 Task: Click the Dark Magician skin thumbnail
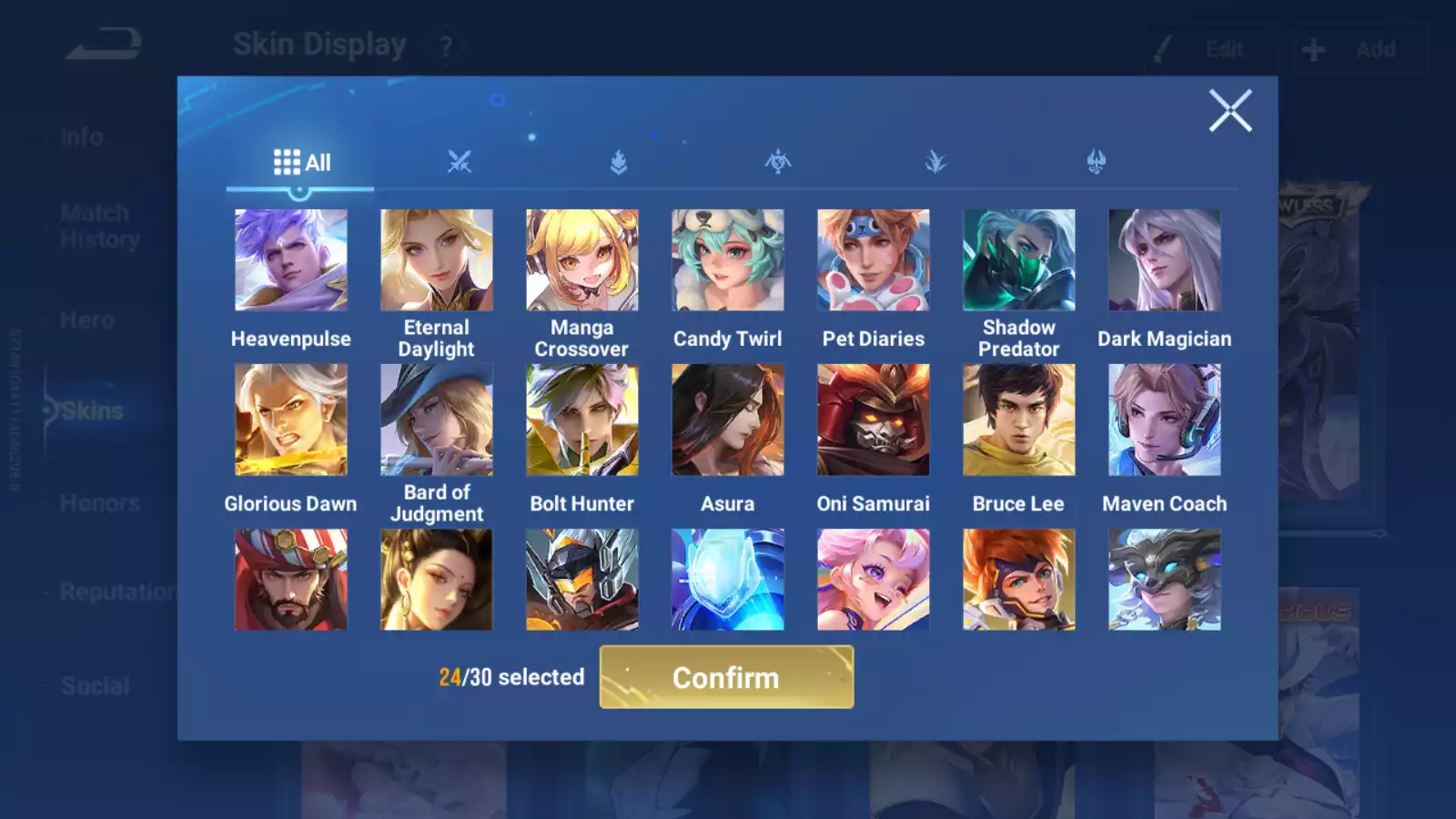click(x=1165, y=258)
